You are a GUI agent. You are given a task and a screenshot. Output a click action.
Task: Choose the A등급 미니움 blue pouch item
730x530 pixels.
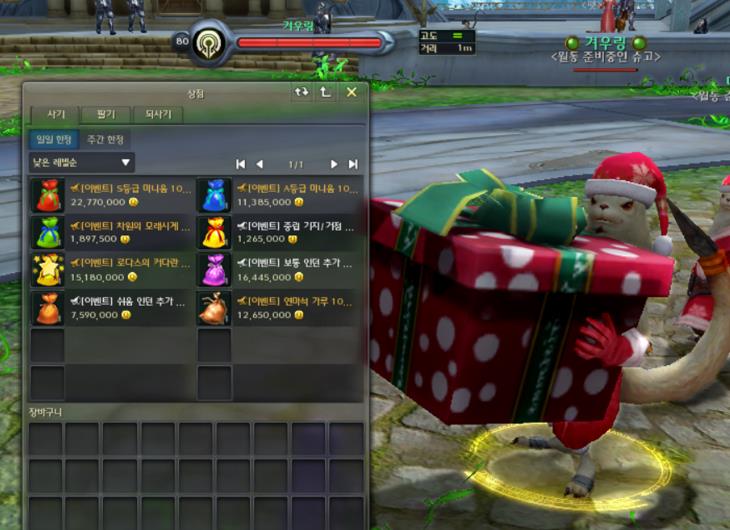coord(213,194)
